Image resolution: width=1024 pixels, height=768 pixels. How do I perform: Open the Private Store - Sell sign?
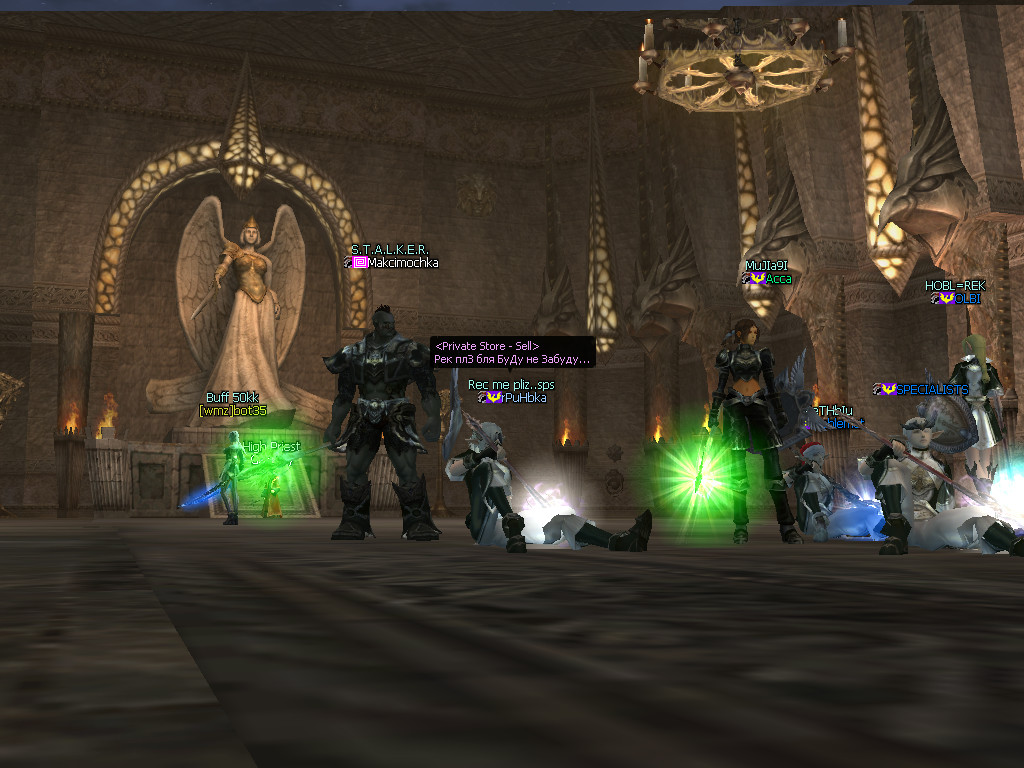point(512,352)
